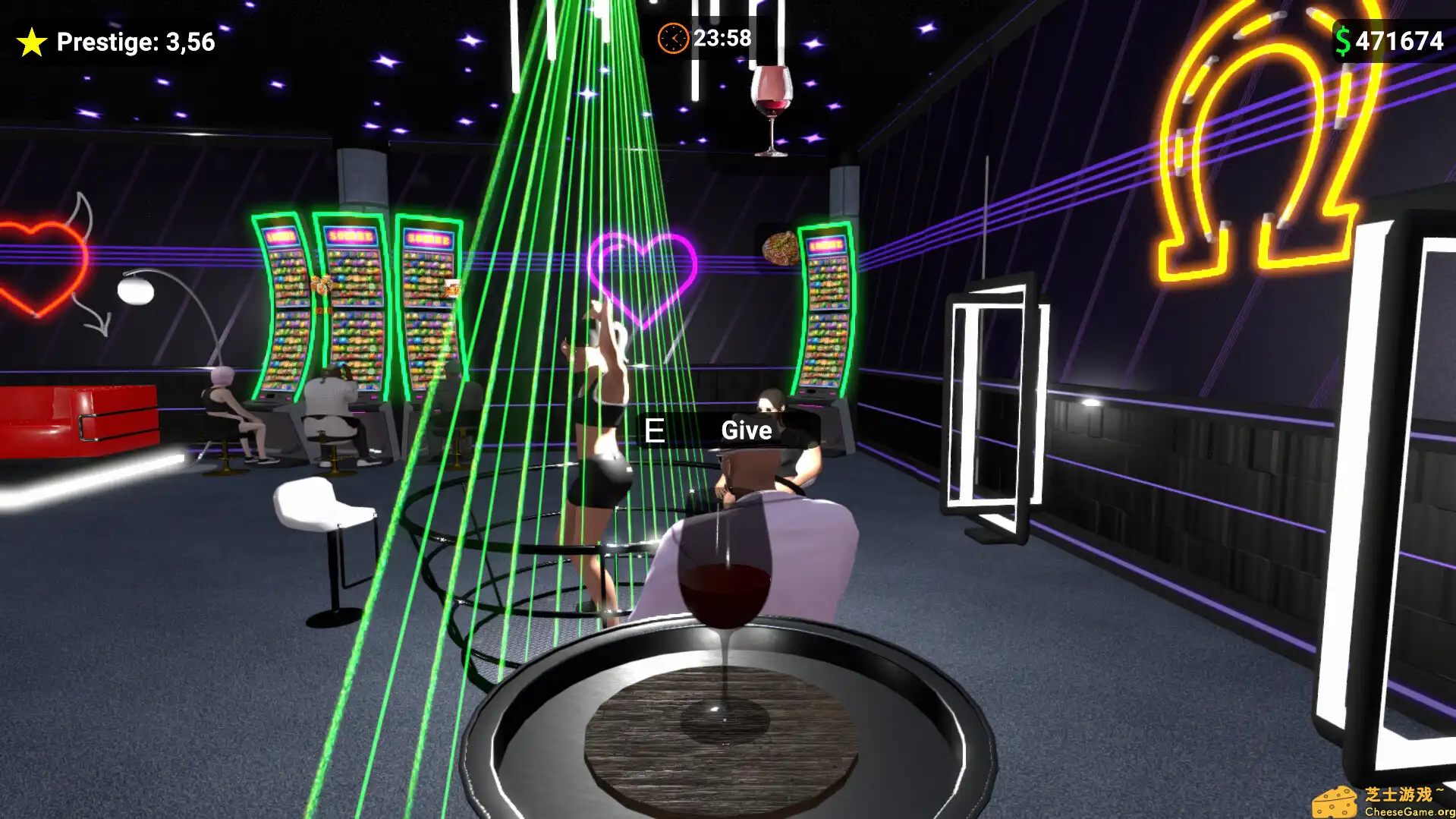Select the leftmost green slot machine
1456x819 pixels.
pyautogui.click(x=282, y=304)
